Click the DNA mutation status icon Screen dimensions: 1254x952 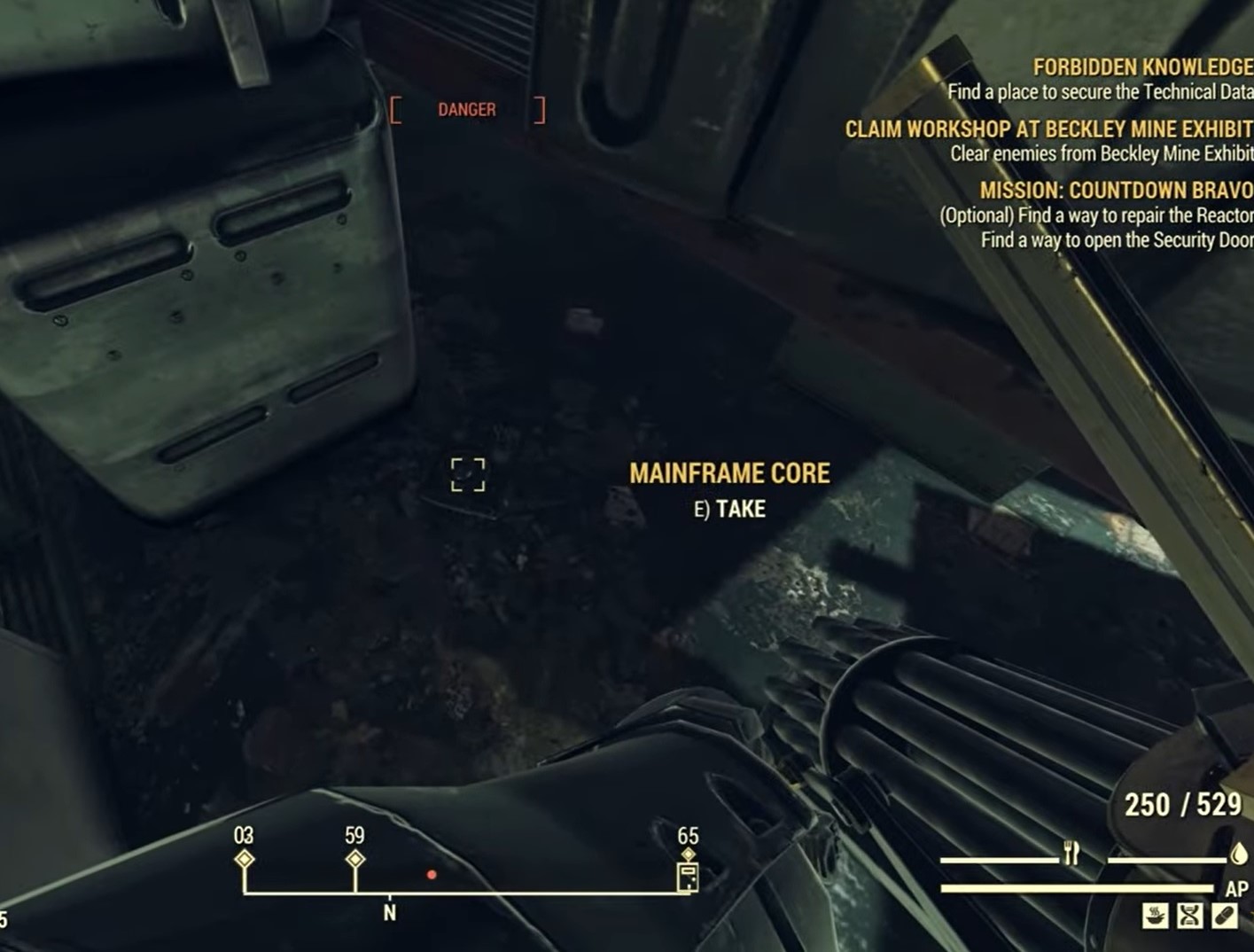[x=1189, y=916]
